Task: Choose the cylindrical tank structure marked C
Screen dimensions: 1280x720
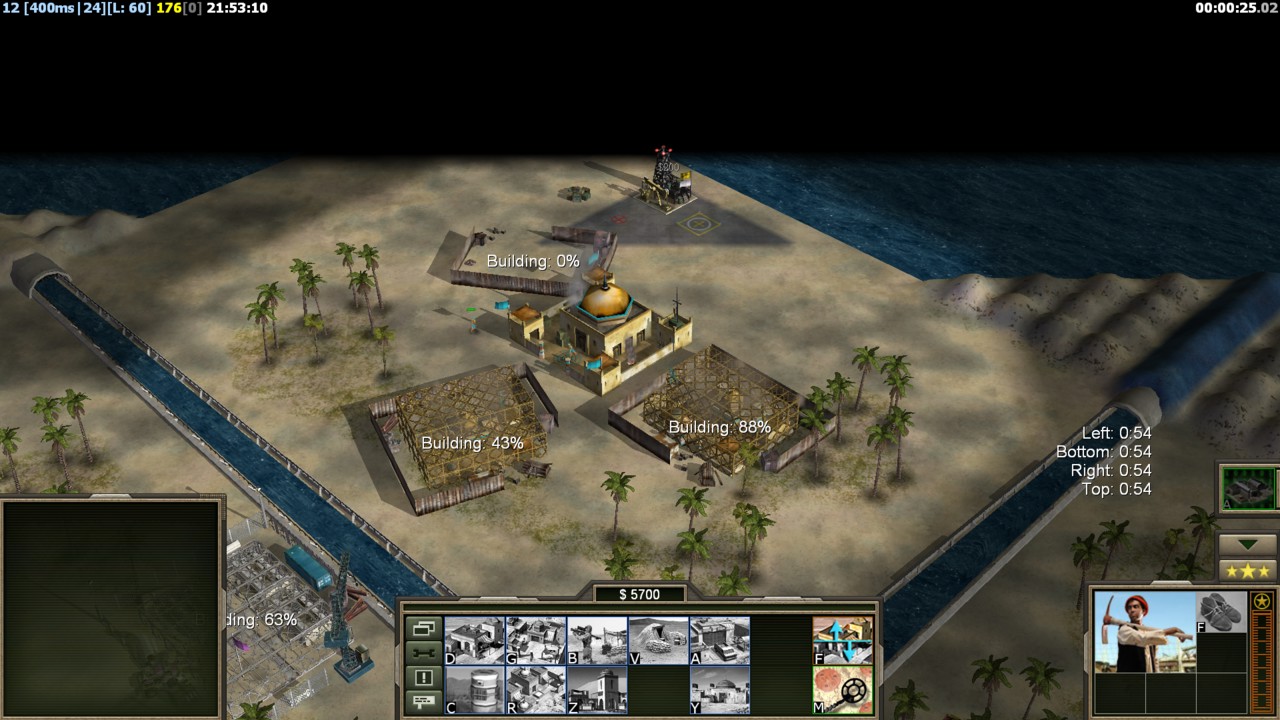Action: click(474, 690)
